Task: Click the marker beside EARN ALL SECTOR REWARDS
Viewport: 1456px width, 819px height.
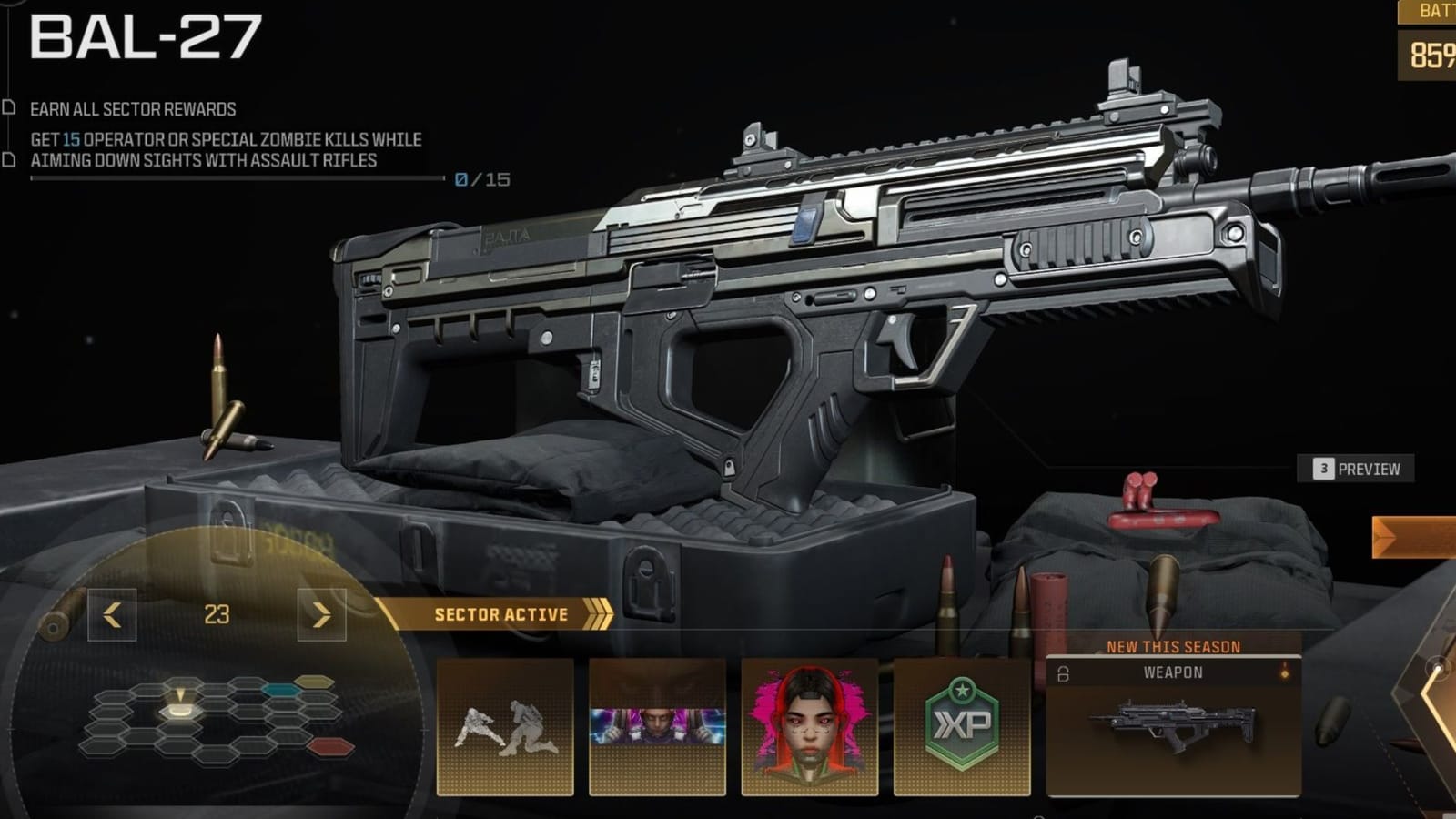Action: (x=11, y=106)
